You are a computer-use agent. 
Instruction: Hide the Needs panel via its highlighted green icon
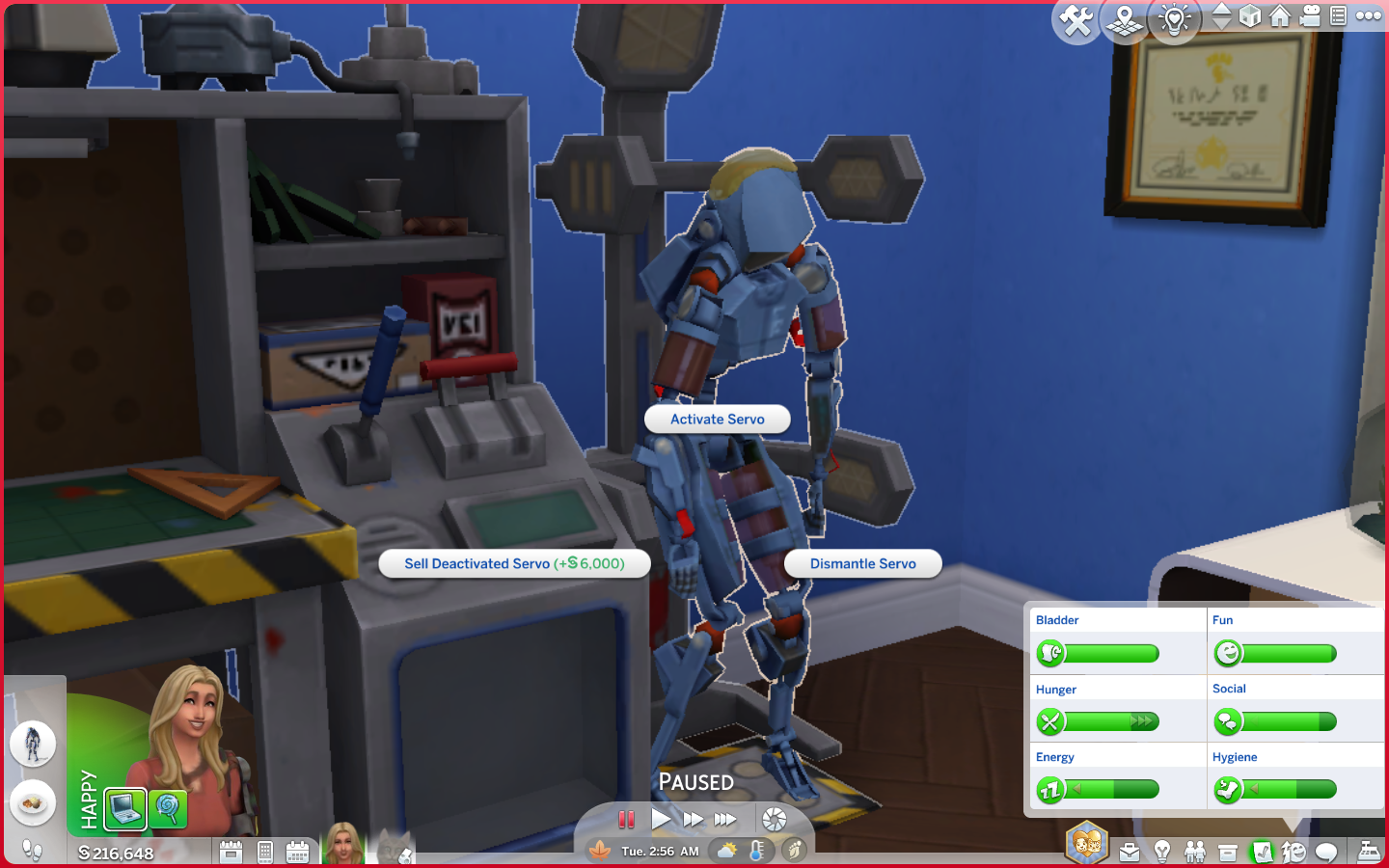(1261, 853)
